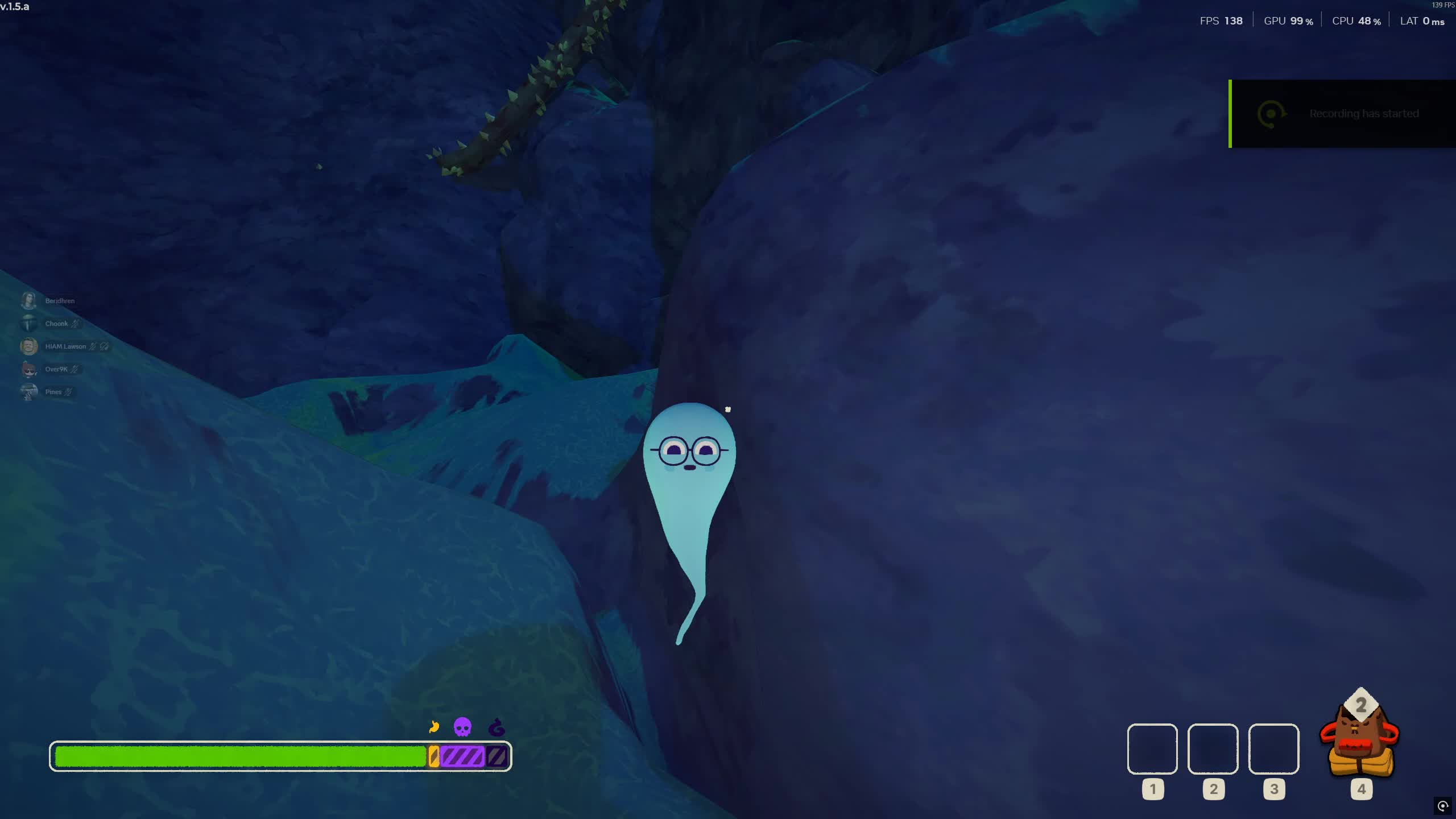Click the recording indicator icon in the corner
The height and width of the screenshot is (819, 1456).
click(1442, 806)
